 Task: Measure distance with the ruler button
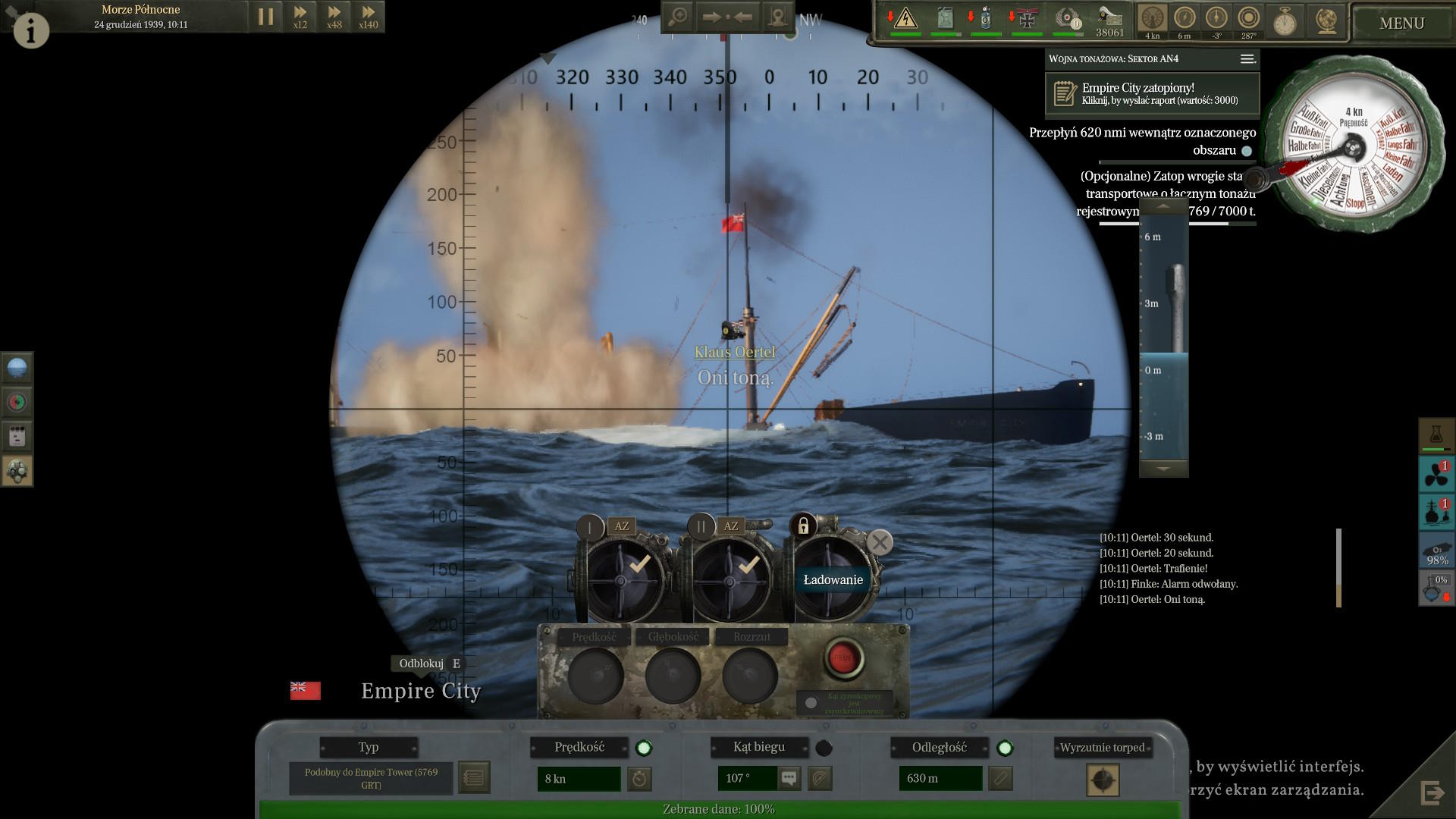pyautogui.click(x=1000, y=779)
